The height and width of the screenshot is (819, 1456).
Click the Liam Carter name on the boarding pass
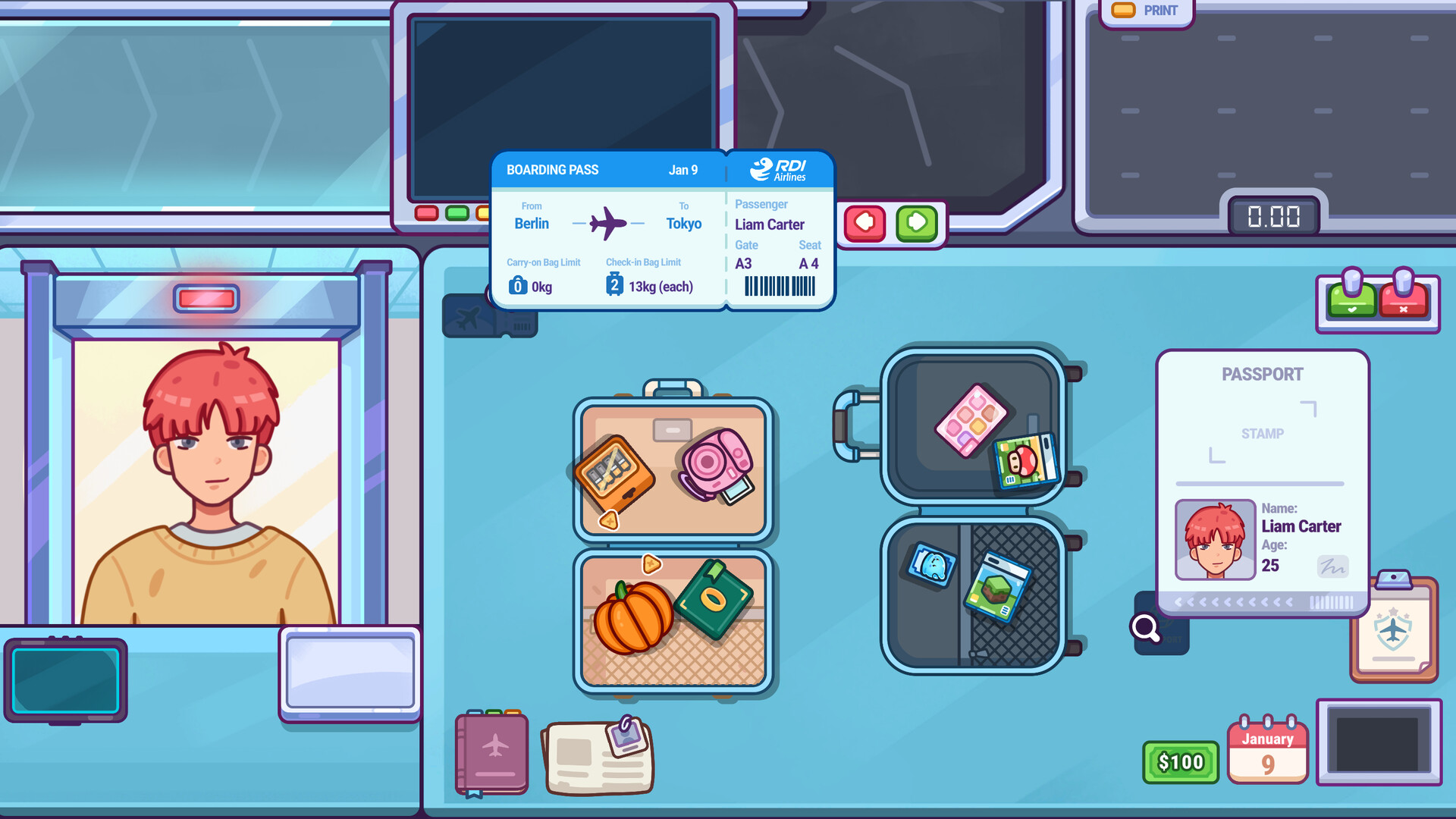coord(770,224)
